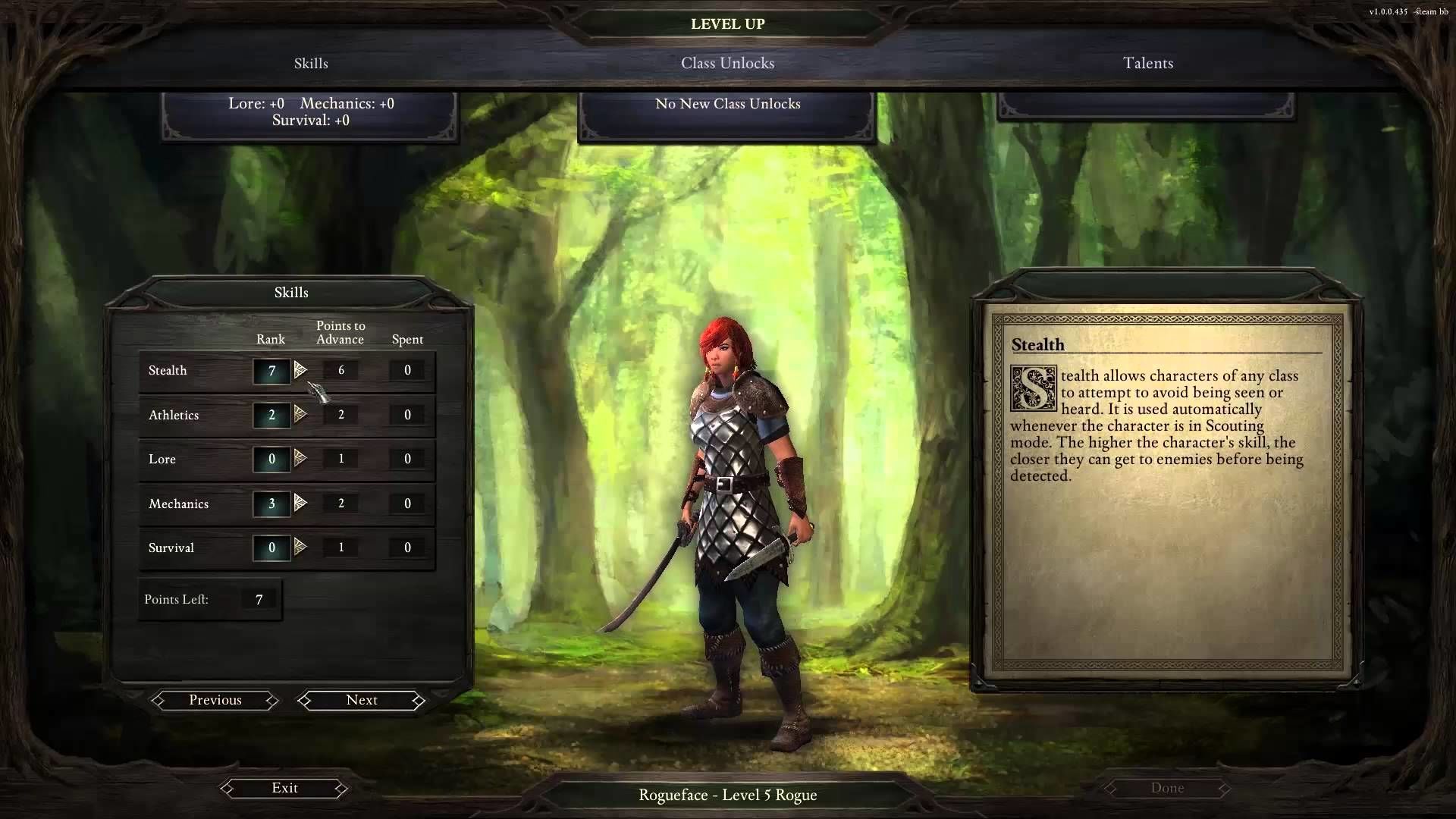
Task: Exit the Level Up screen
Action: point(284,788)
